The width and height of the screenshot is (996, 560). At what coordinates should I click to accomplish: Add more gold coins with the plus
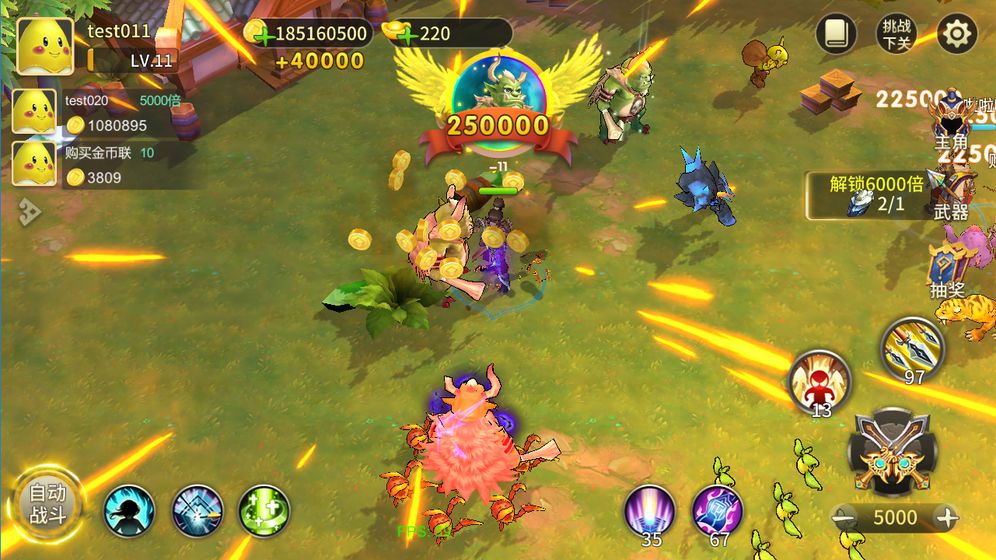point(262,35)
